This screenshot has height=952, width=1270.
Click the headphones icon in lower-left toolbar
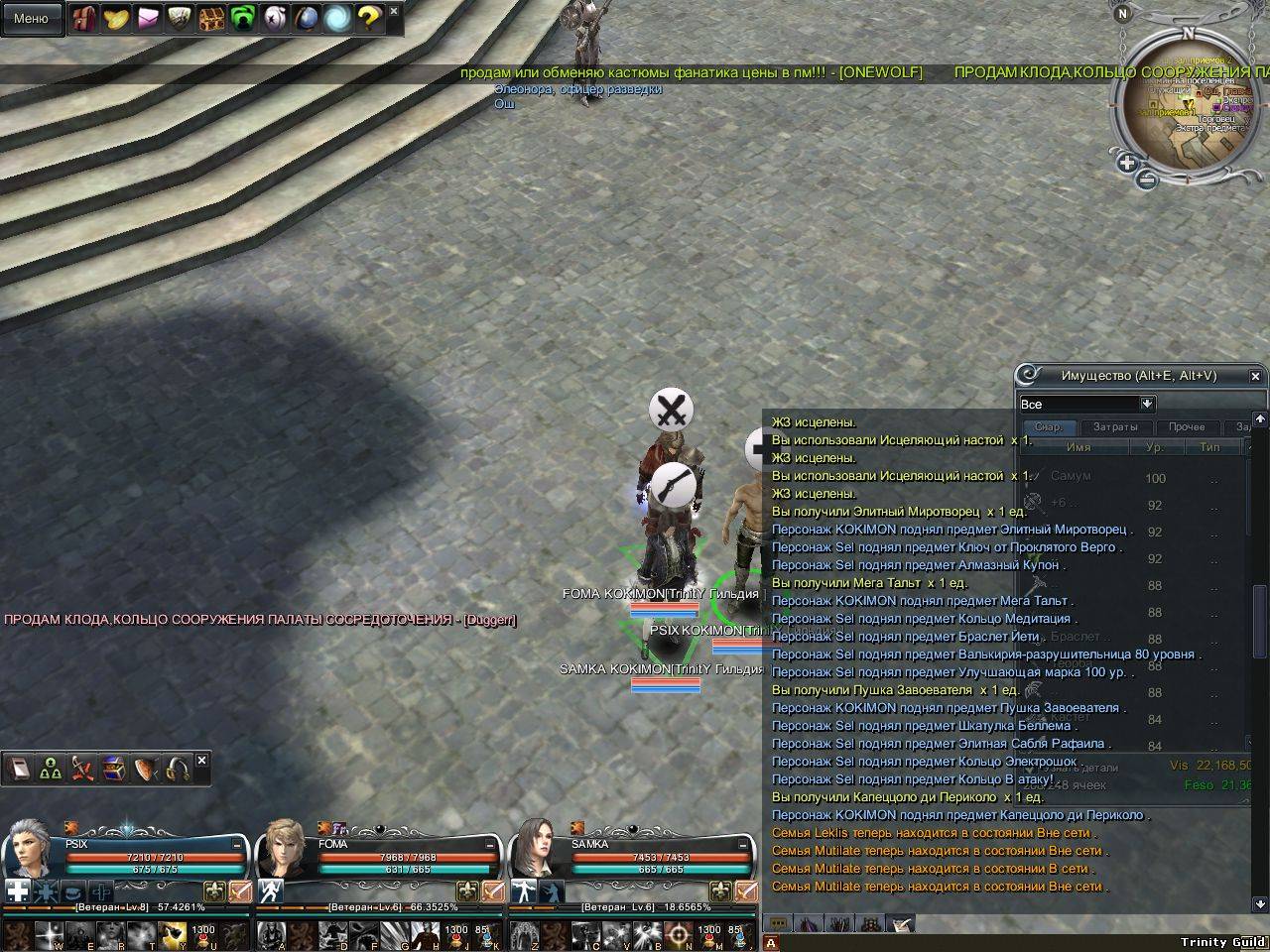[178, 770]
